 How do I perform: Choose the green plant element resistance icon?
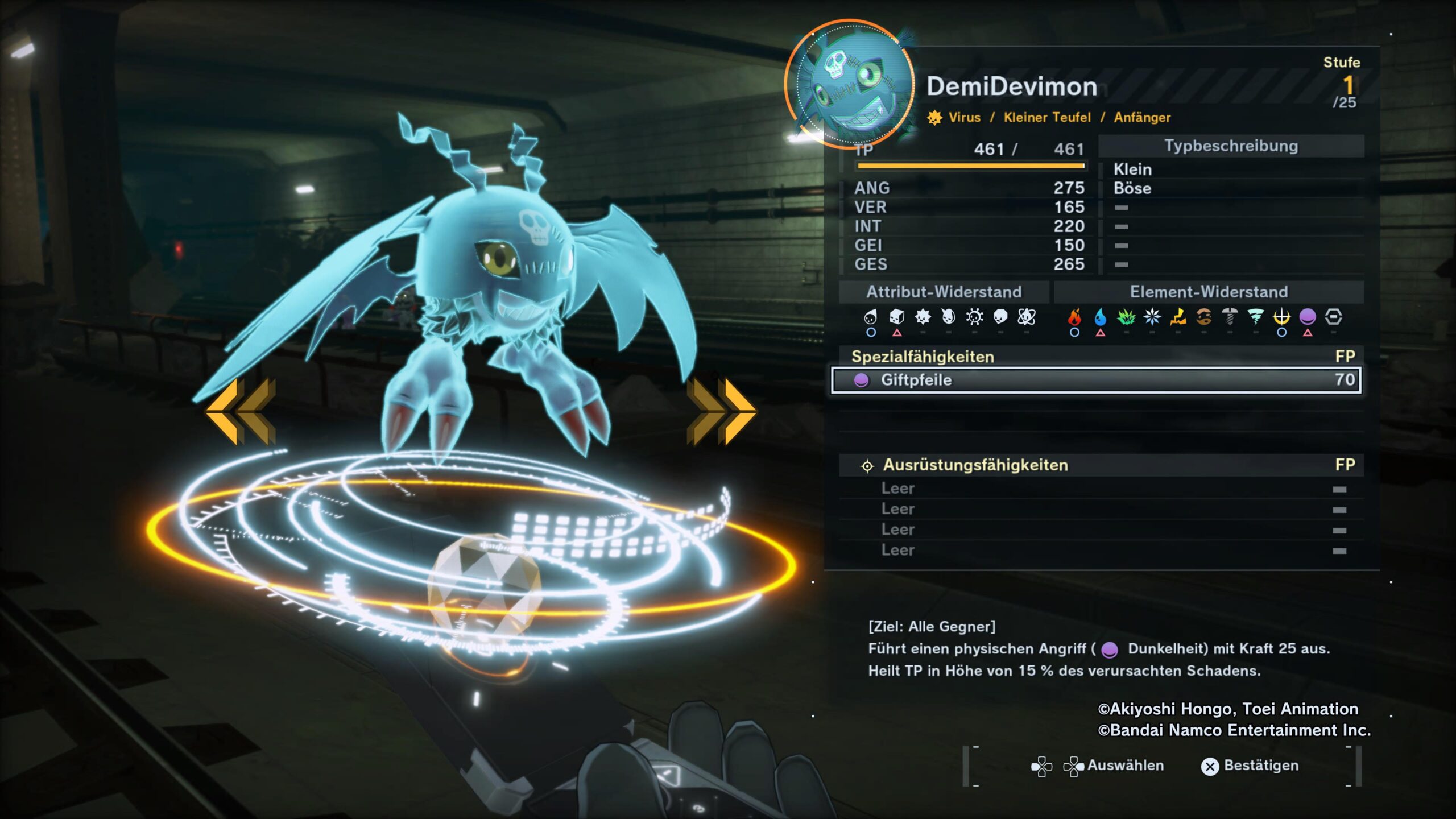point(1126,317)
